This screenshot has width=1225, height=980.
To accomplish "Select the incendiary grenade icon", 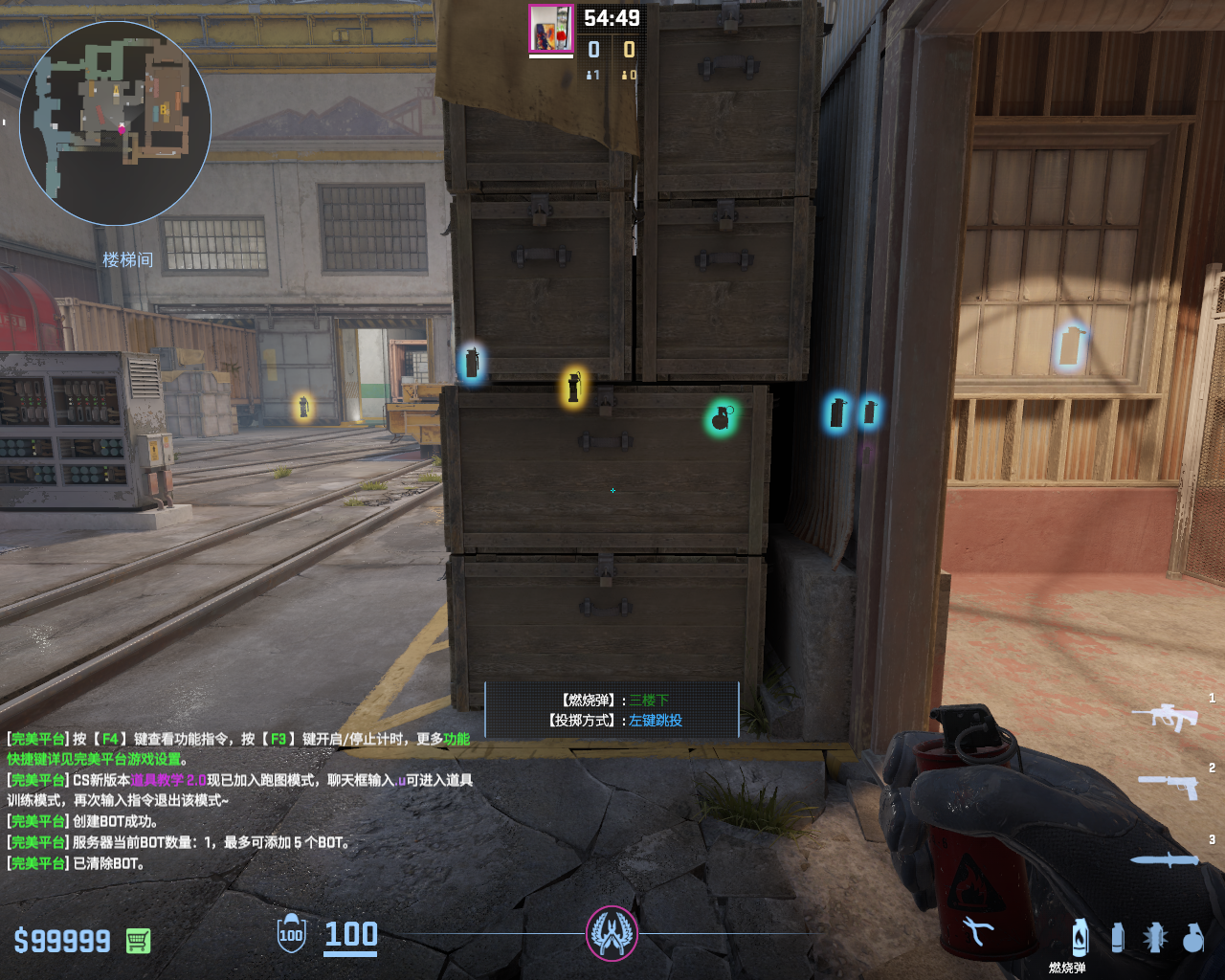I will [x=1080, y=937].
